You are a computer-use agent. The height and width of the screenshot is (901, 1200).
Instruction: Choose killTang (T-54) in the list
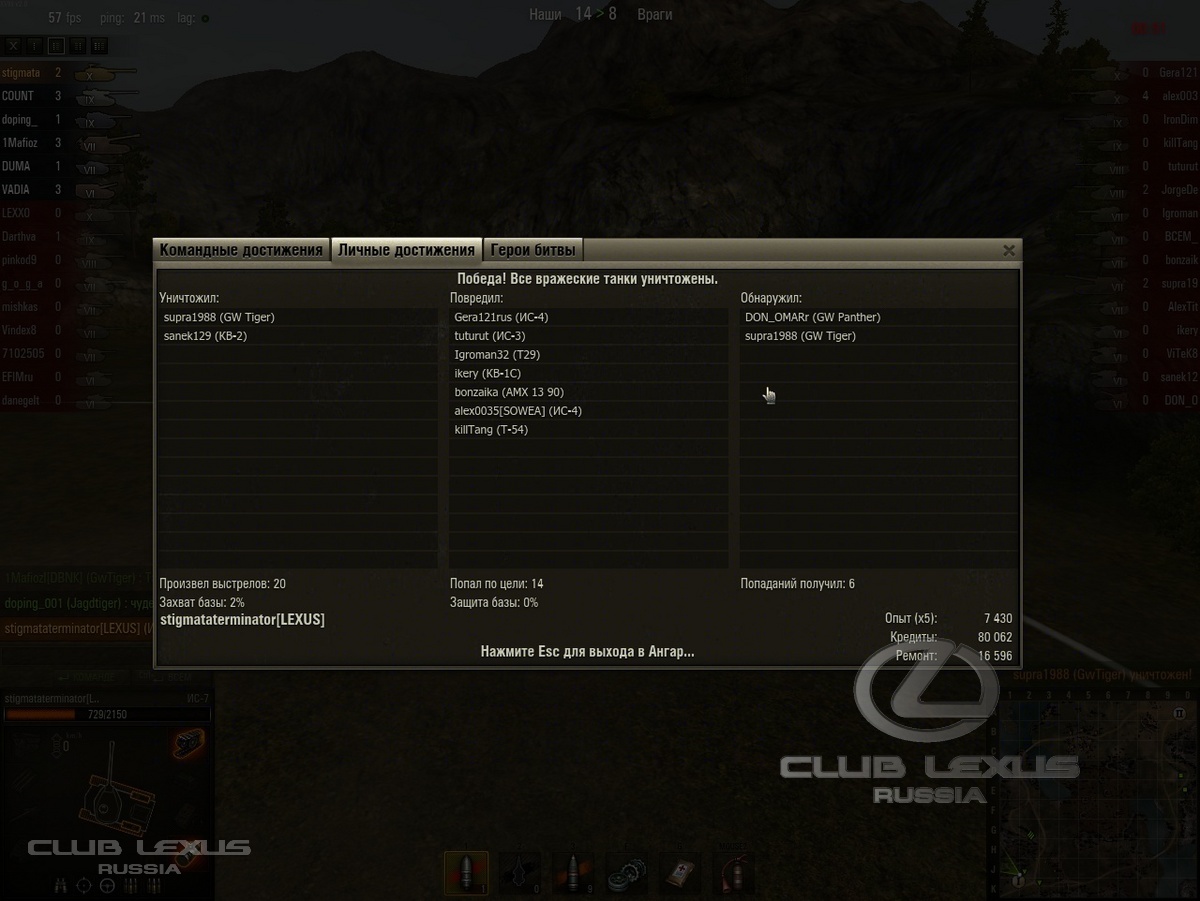[x=491, y=430]
